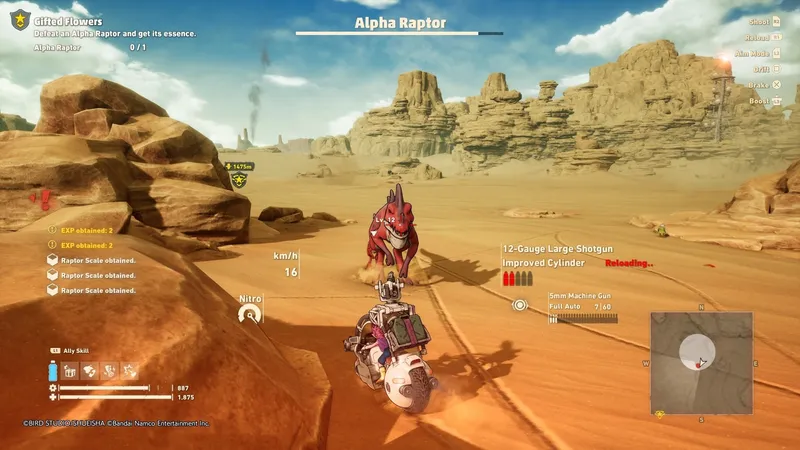Activate the second ally skill icon
The width and height of the screenshot is (800, 450).
89,371
